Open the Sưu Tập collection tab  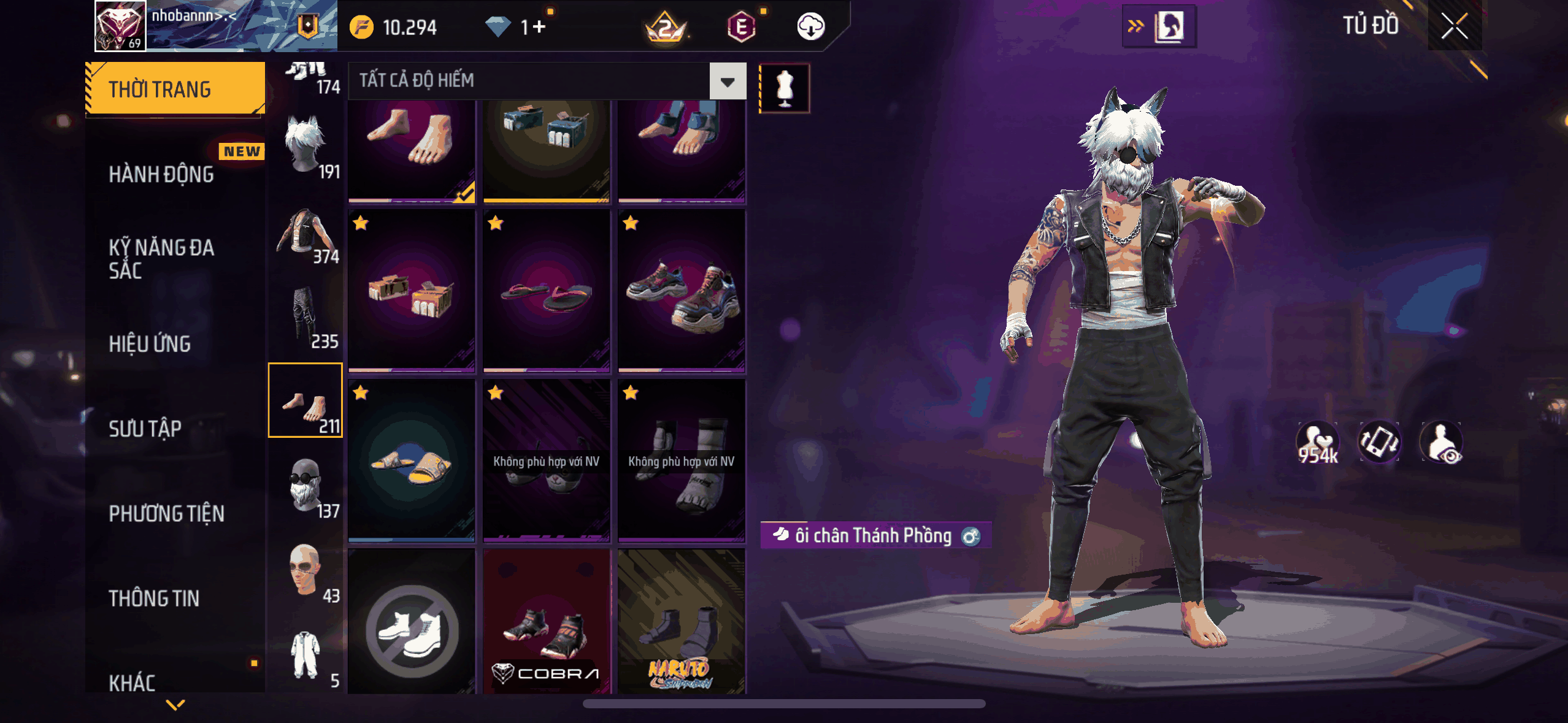[x=145, y=429]
